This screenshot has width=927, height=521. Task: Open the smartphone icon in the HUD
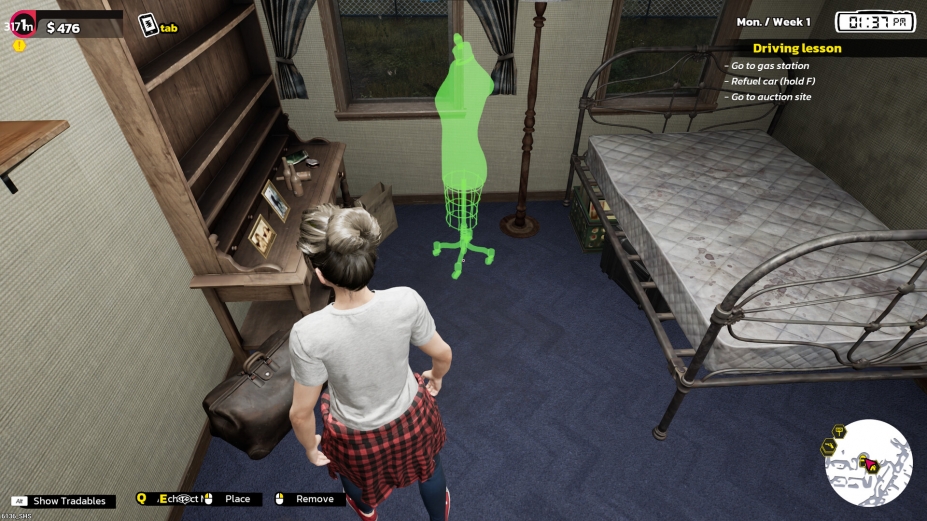pyautogui.click(x=148, y=25)
